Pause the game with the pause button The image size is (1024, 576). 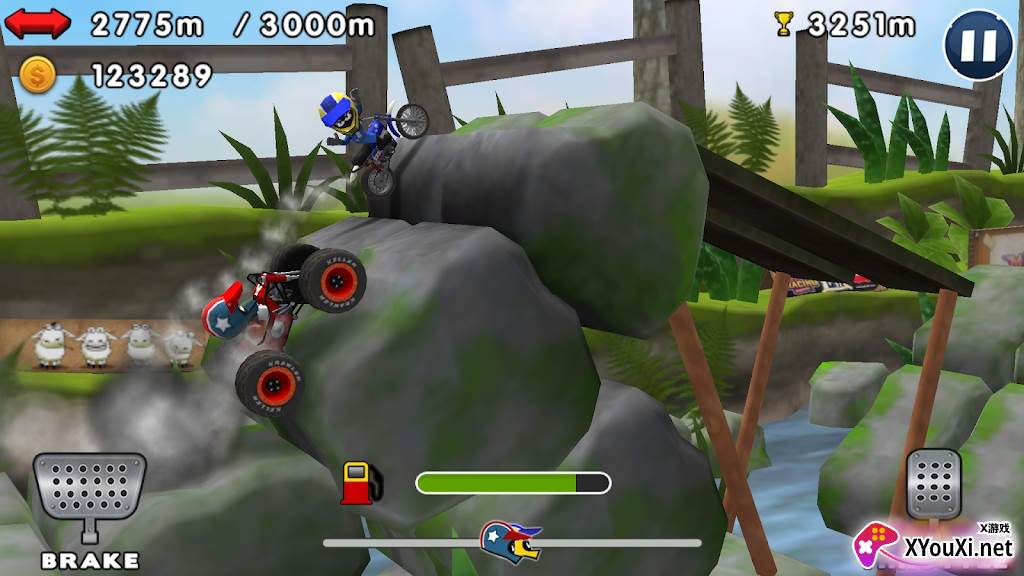[978, 45]
